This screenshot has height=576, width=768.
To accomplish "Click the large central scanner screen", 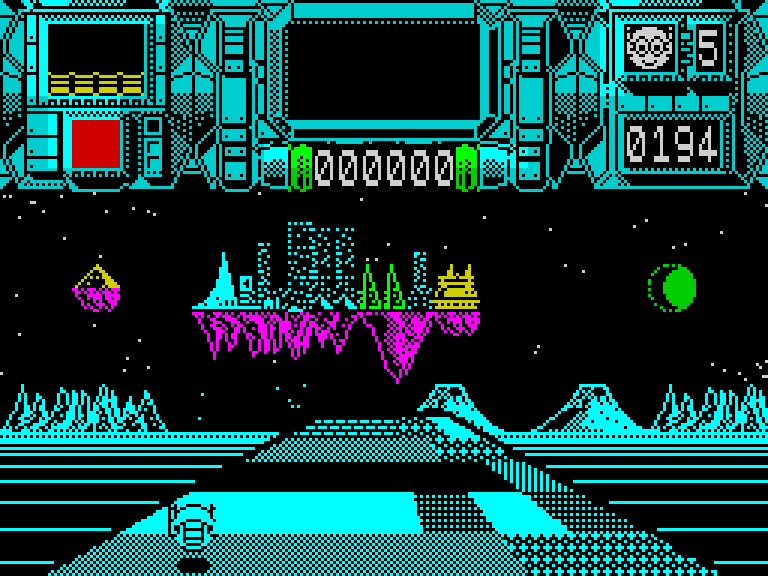I will click(x=383, y=70).
